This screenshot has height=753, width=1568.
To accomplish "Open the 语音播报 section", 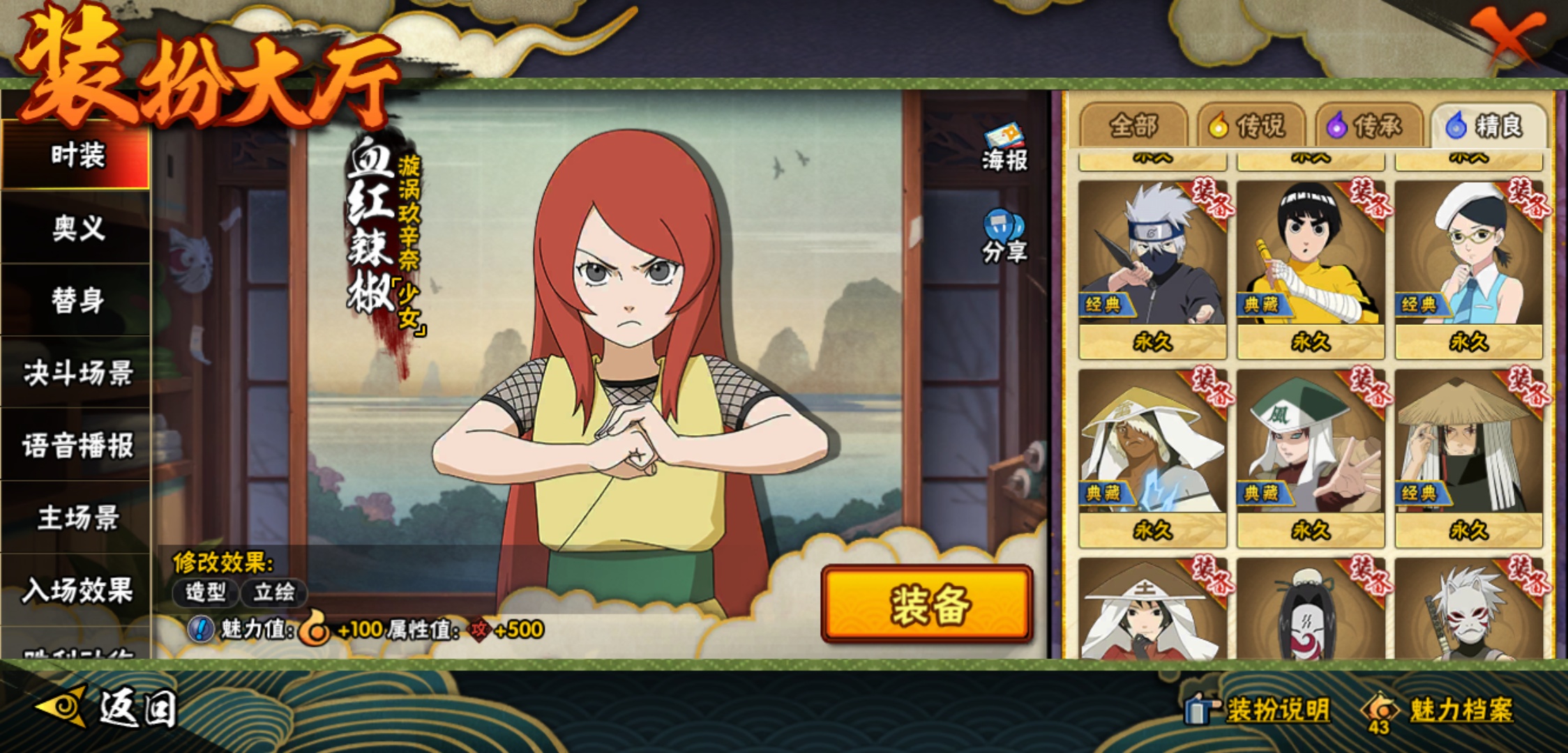I will (x=77, y=446).
